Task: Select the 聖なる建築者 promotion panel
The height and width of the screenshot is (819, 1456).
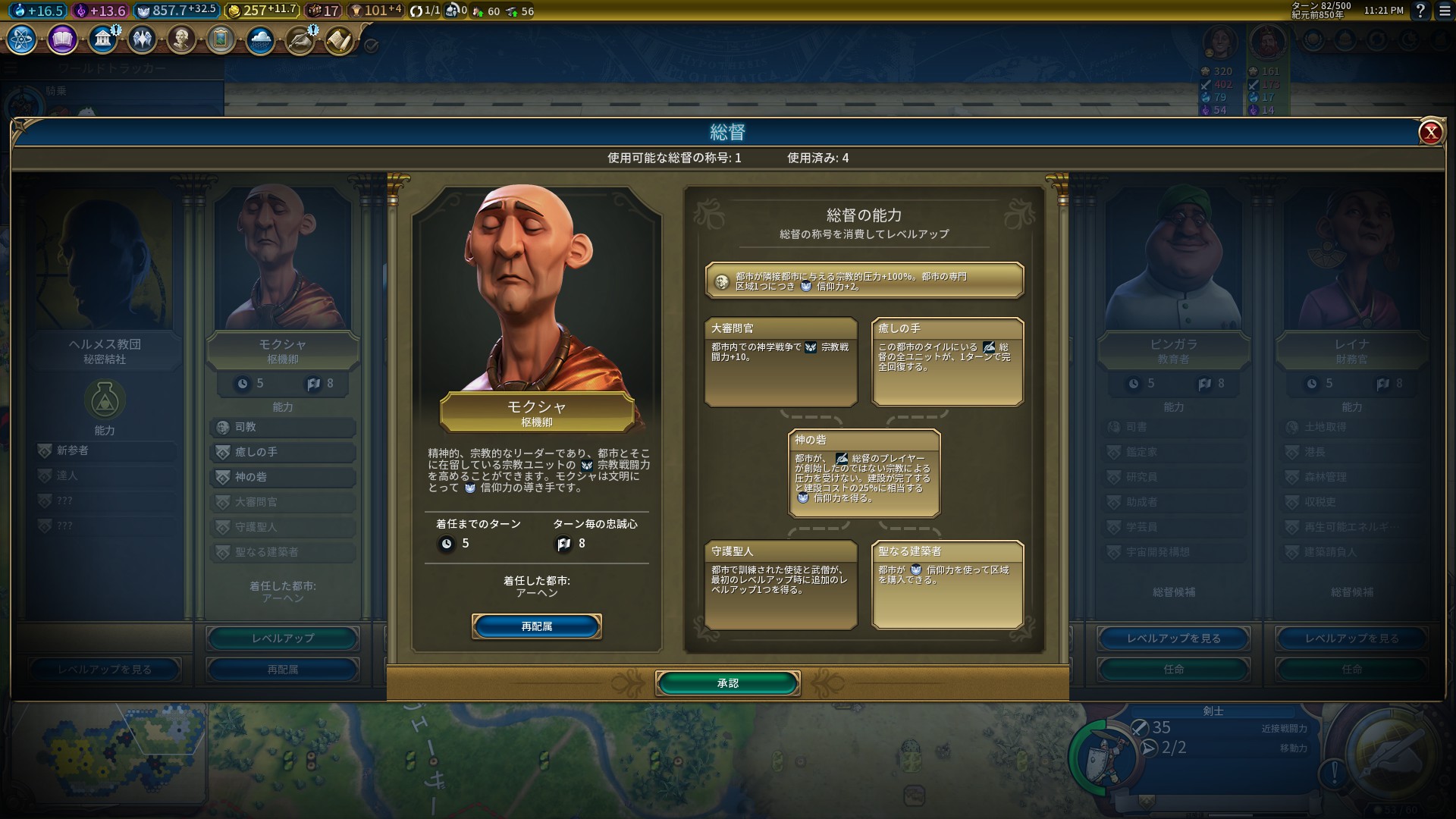Action: point(946,585)
